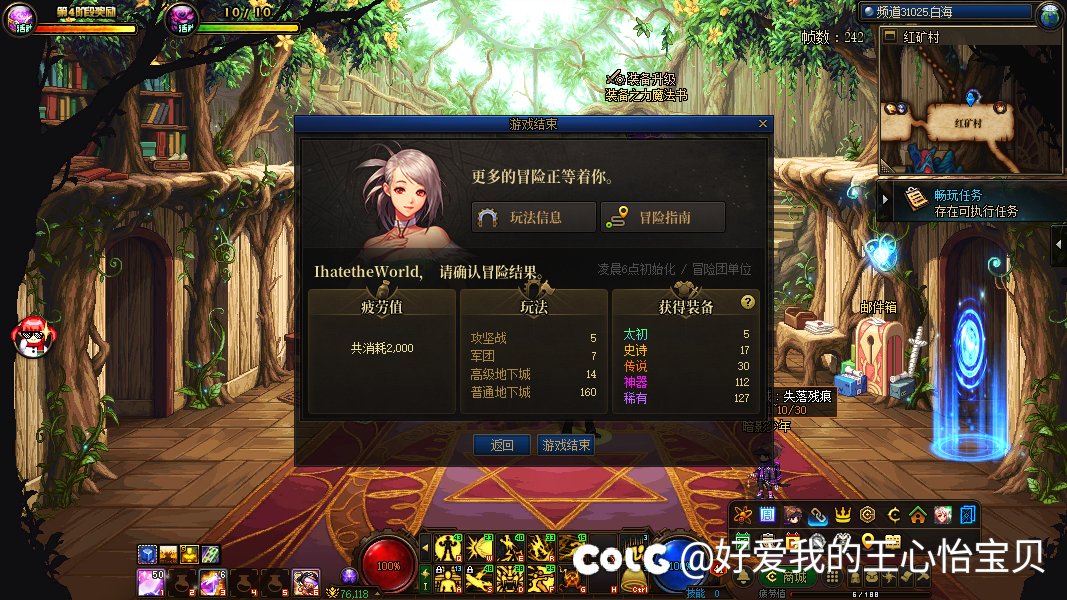Click the question mark help icon
This screenshot has height=600, width=1067.
click(747, 302)
